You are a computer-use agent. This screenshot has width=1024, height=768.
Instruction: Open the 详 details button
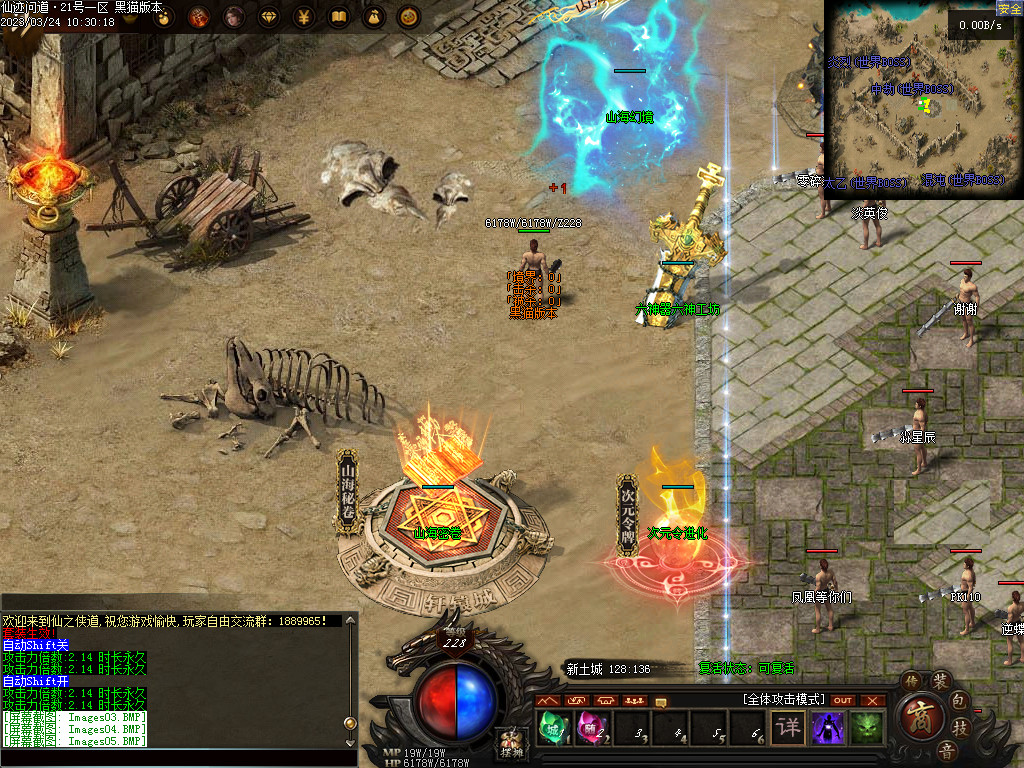(789, 727)
